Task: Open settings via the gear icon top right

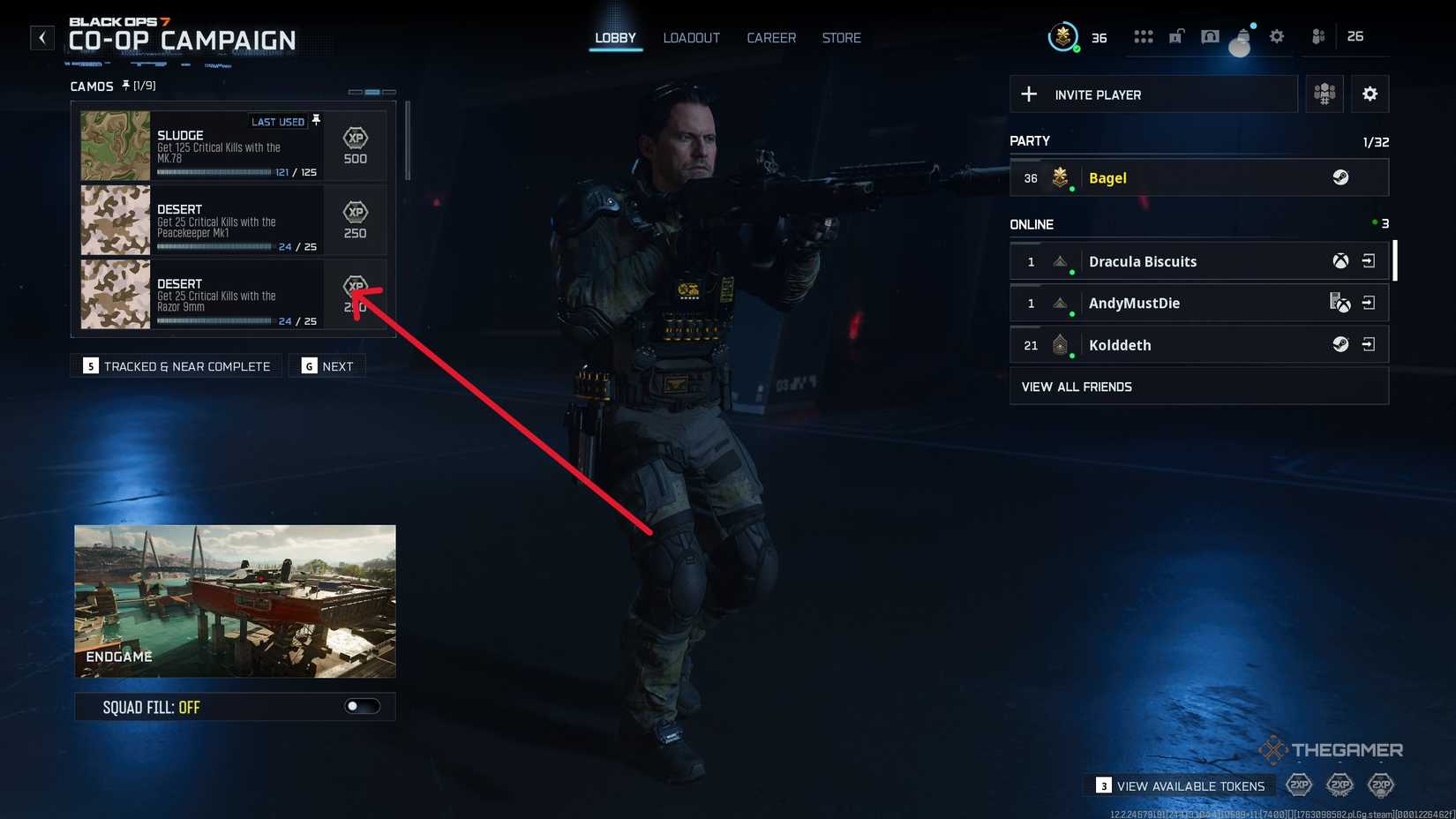Action: click(1275, 36)
